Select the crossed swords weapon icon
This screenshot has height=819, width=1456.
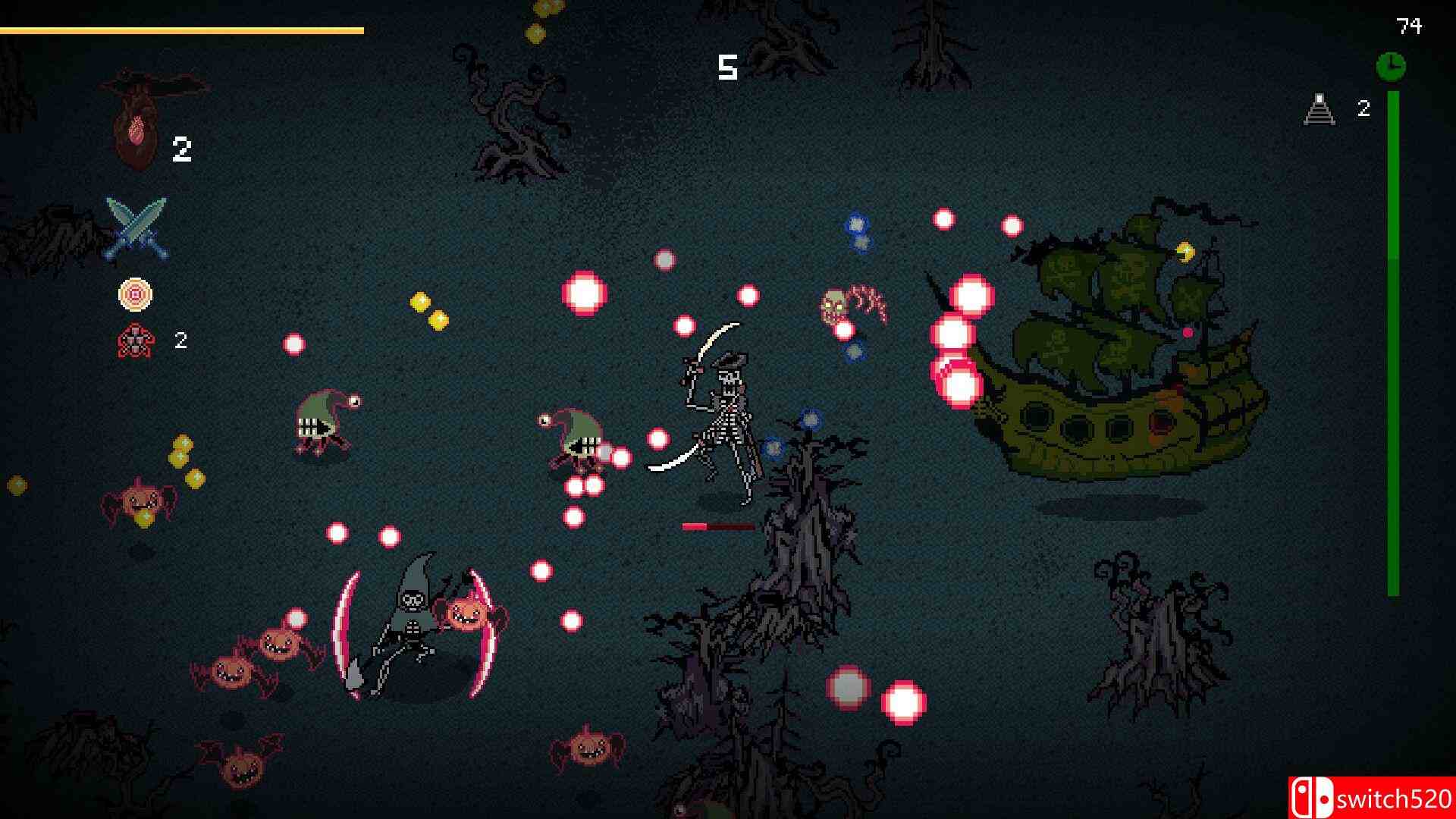pyautogui.click(x=139, y=227)
